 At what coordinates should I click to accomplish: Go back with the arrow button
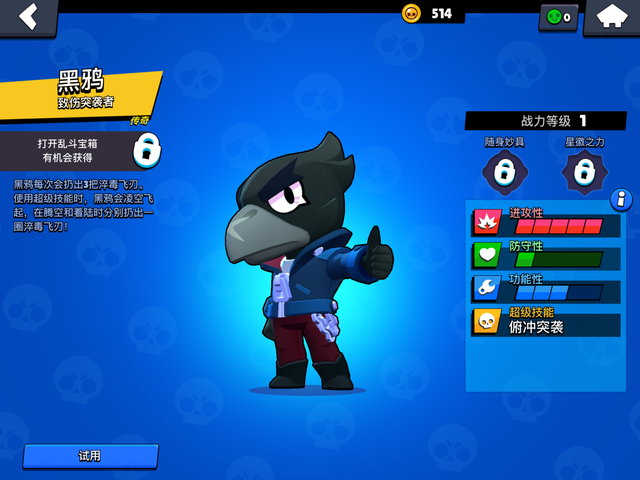(27, 16)
